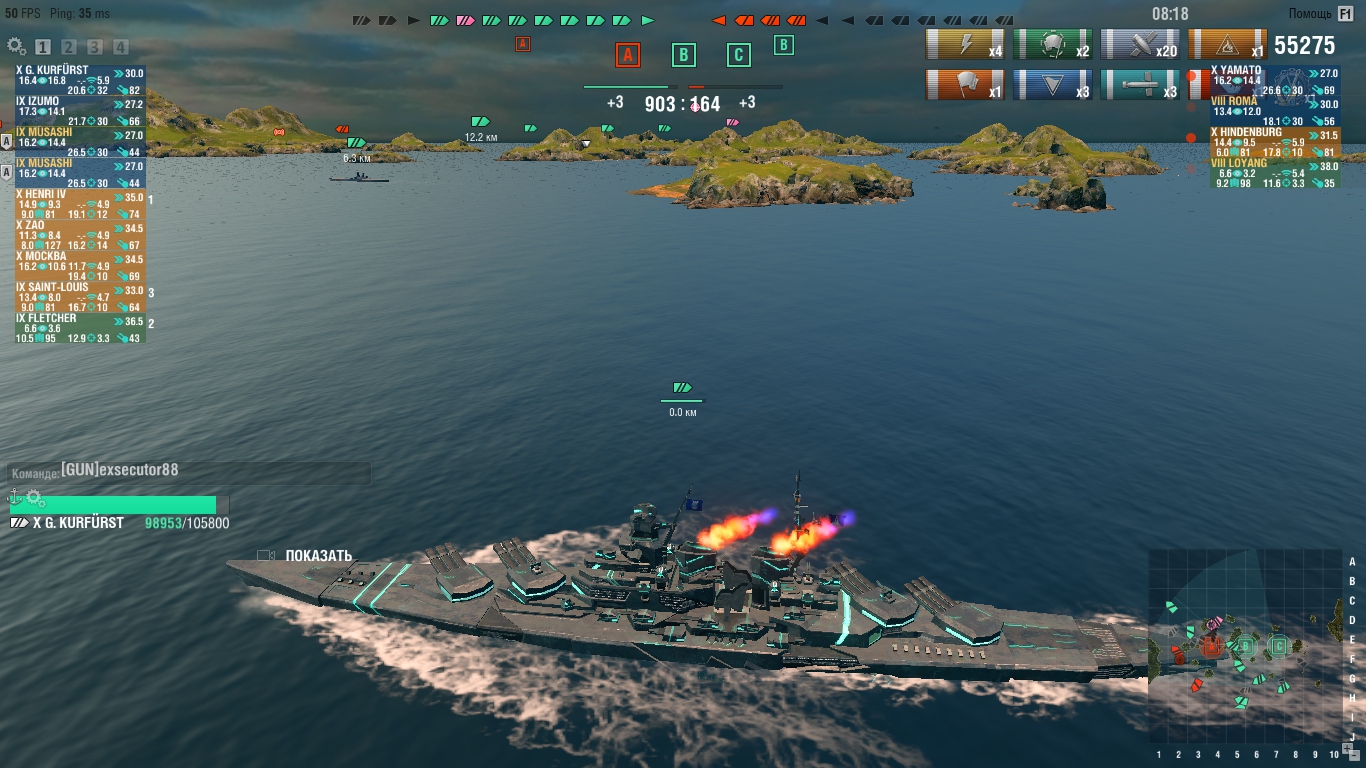Select the VIII Roma enemy row
Screen dimensions: 1366x768
tap(1275, 111)
